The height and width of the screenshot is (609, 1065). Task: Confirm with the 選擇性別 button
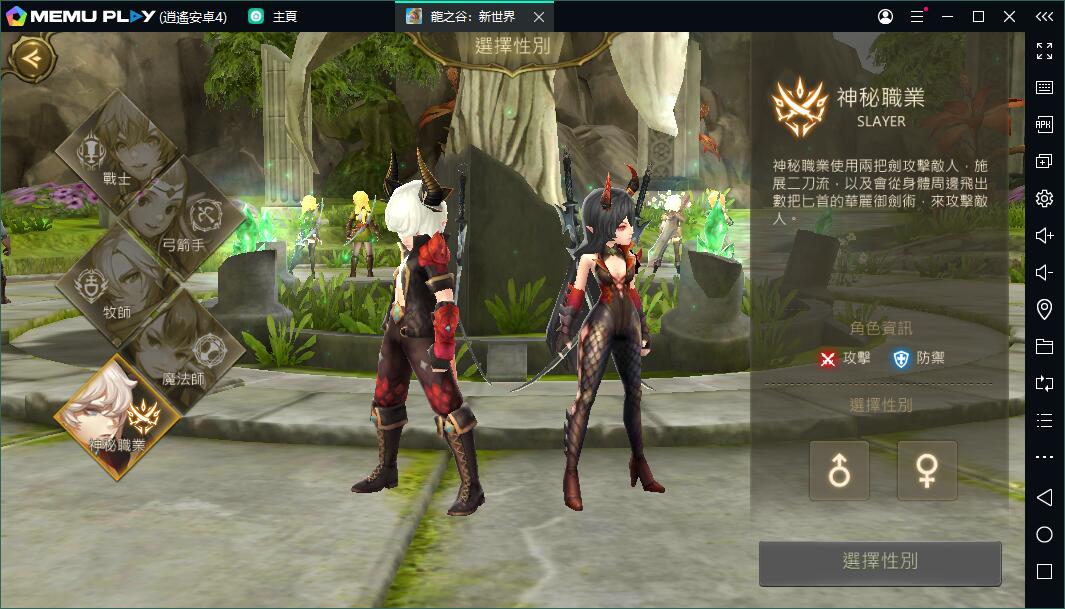point(880,562)
